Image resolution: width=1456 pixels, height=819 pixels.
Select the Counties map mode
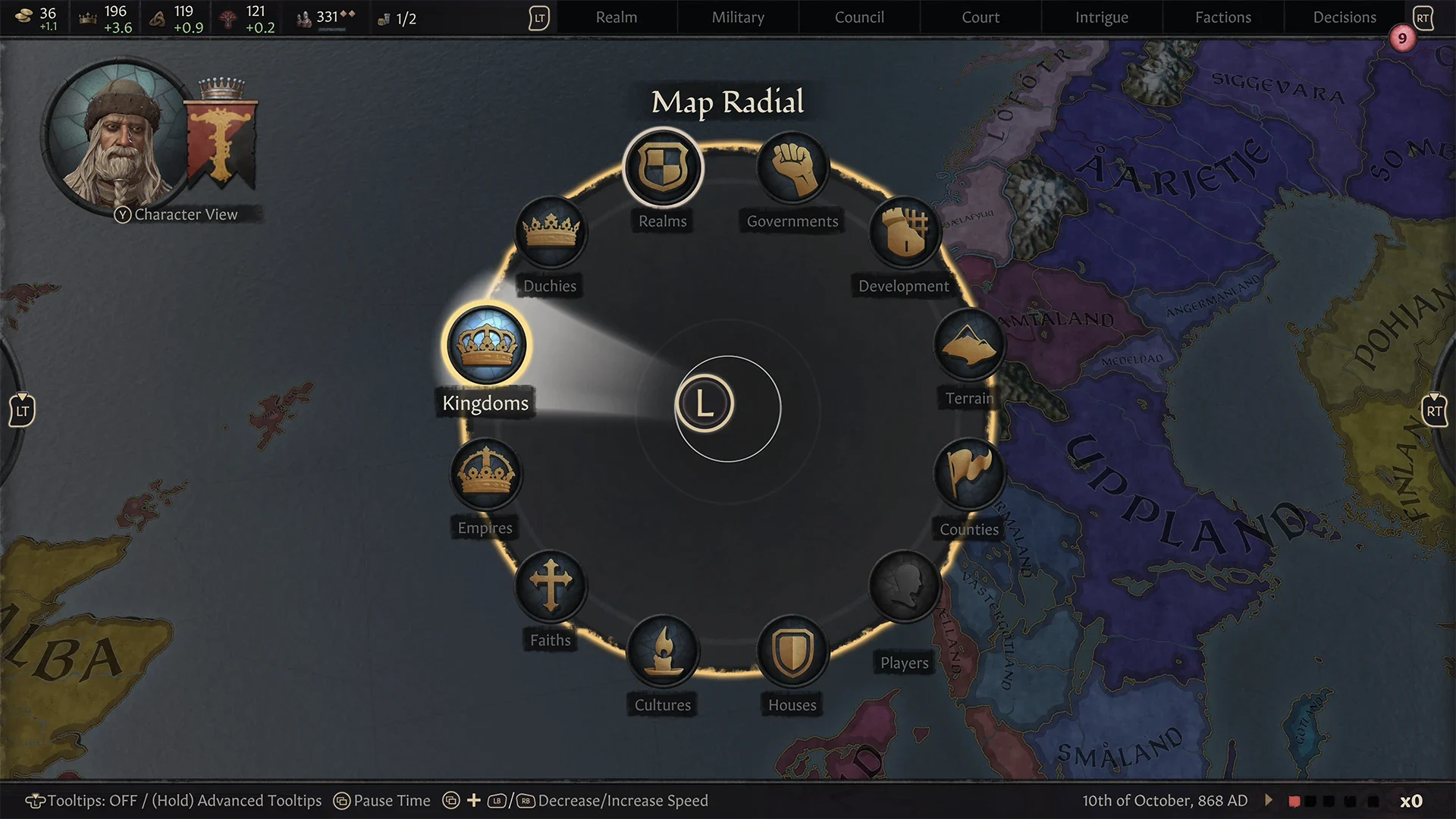click(971, 475)
